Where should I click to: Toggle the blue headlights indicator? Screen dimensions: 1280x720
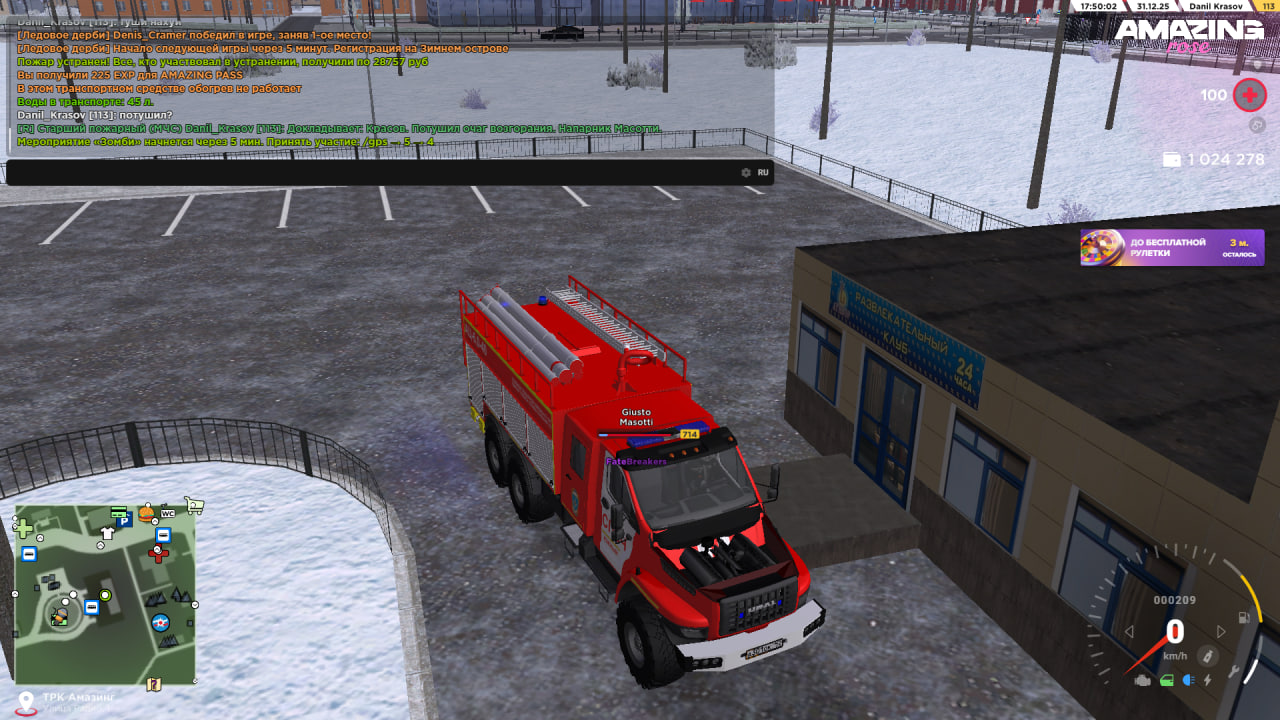[x=1188, y=681]
